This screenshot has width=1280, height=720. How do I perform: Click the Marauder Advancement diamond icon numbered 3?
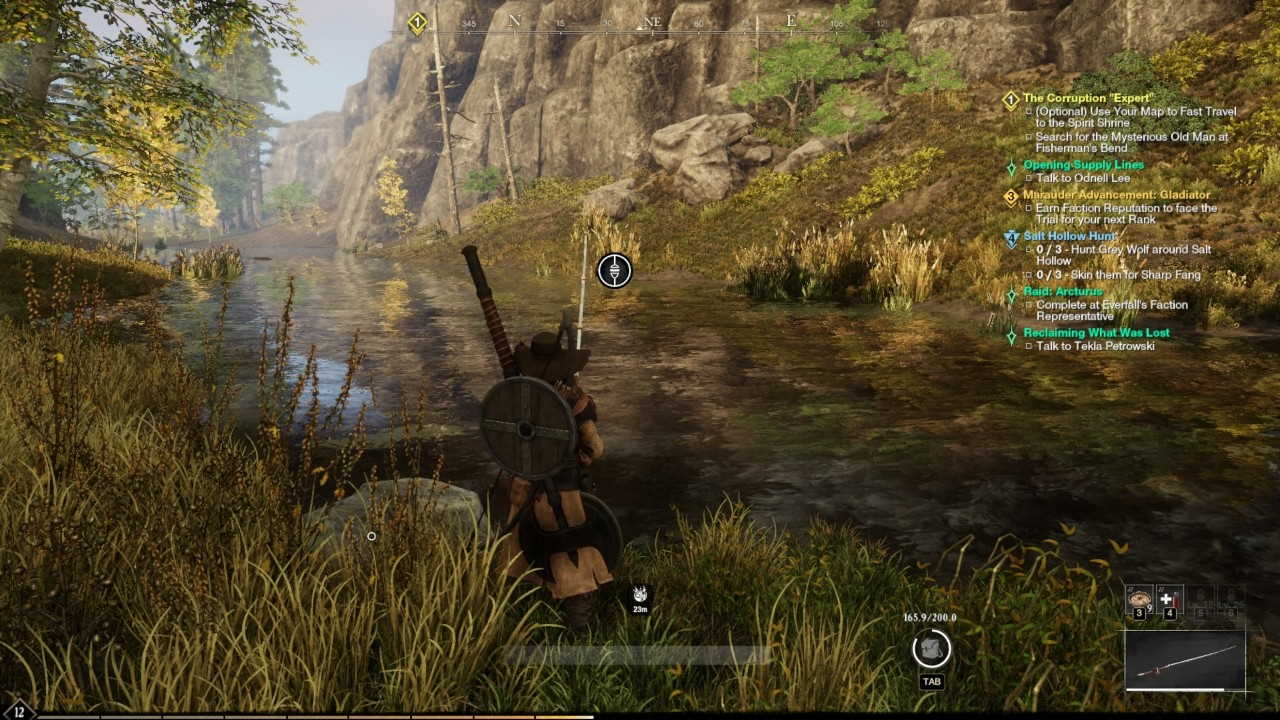pos(1009,194)
